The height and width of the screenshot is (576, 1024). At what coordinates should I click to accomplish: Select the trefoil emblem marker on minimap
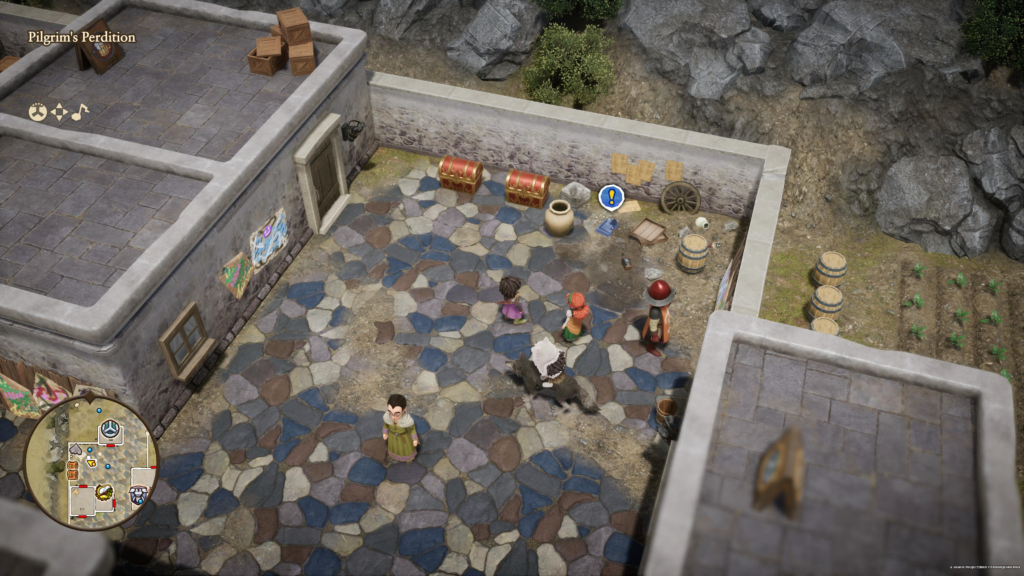[x=109, y=430]
